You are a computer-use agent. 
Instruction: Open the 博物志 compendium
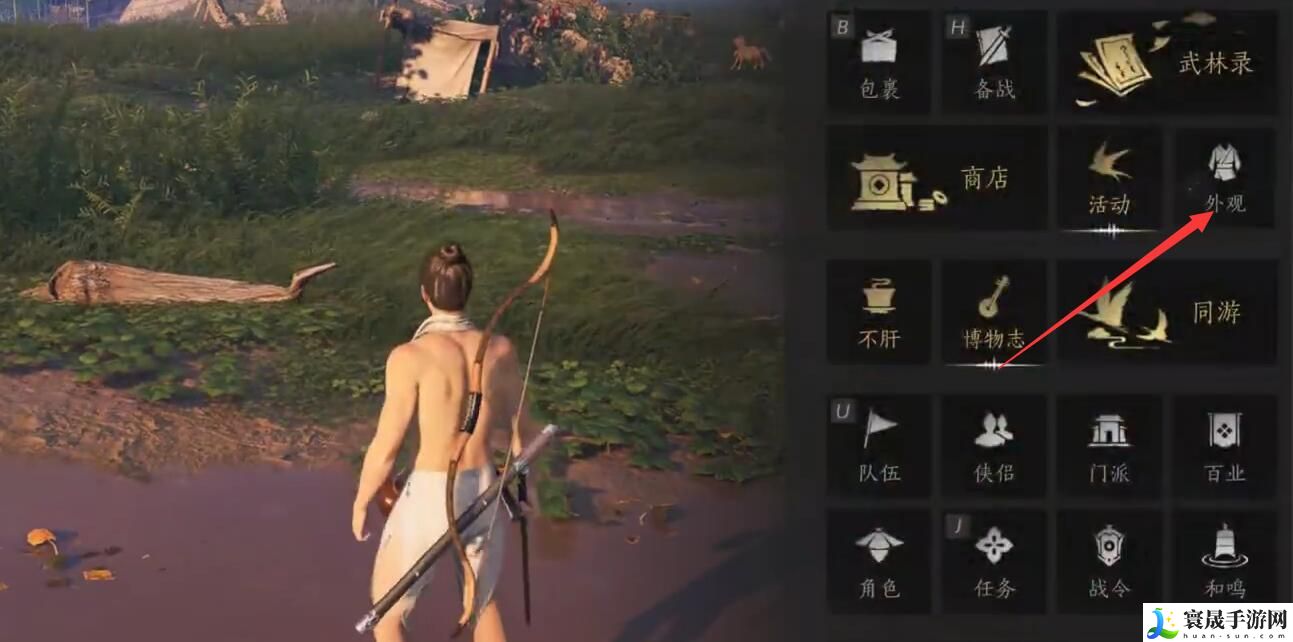994,312
